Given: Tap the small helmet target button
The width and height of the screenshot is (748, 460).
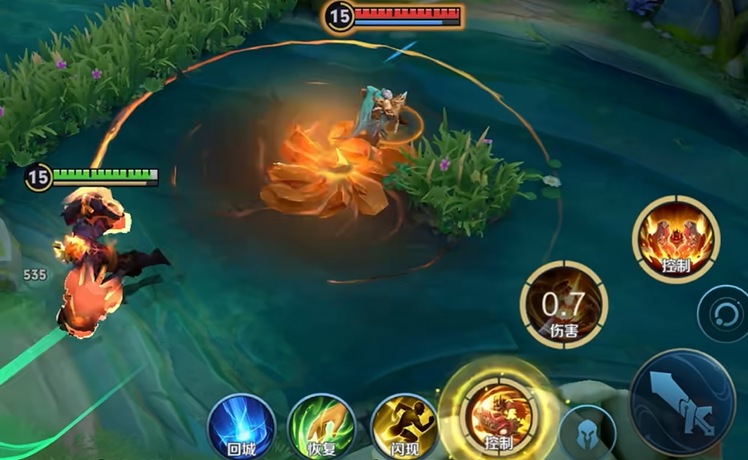Looking at the screenshot, I should (x=588, y=430).
